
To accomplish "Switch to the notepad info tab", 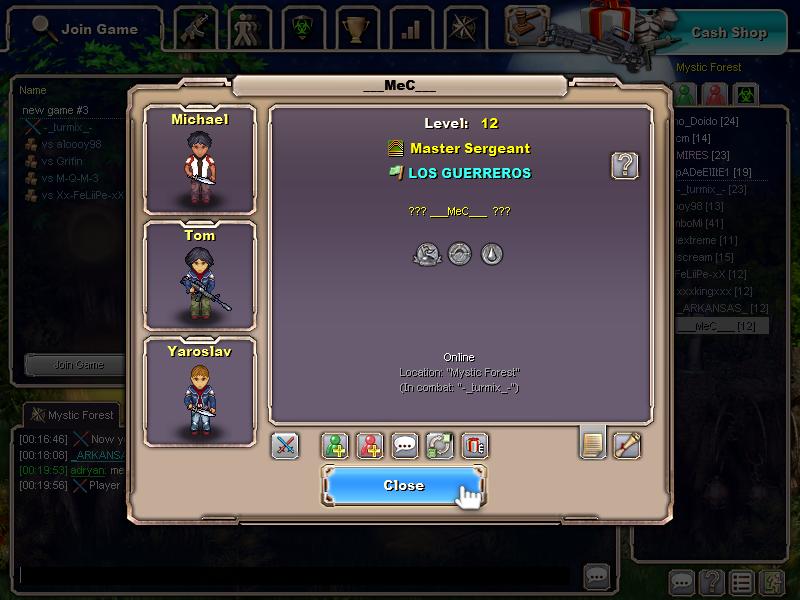I will coord(593,444).
